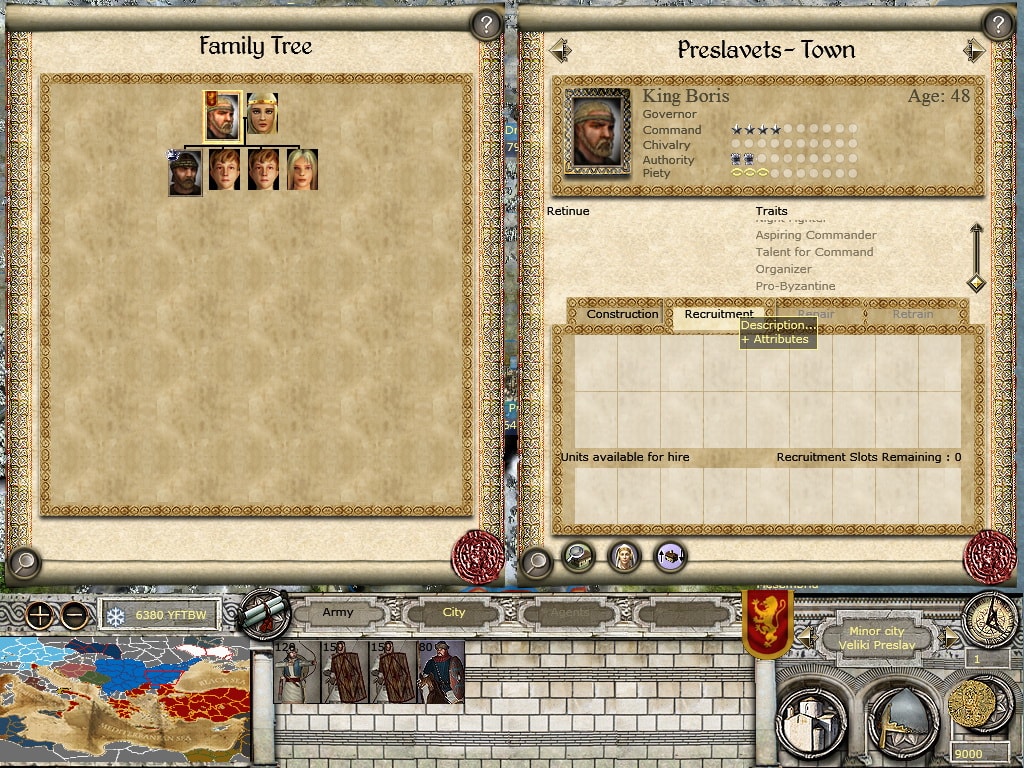Select the archer unit card with 128 men
This screenshot has height=768, width=1024.
click(x=298, y=672)
